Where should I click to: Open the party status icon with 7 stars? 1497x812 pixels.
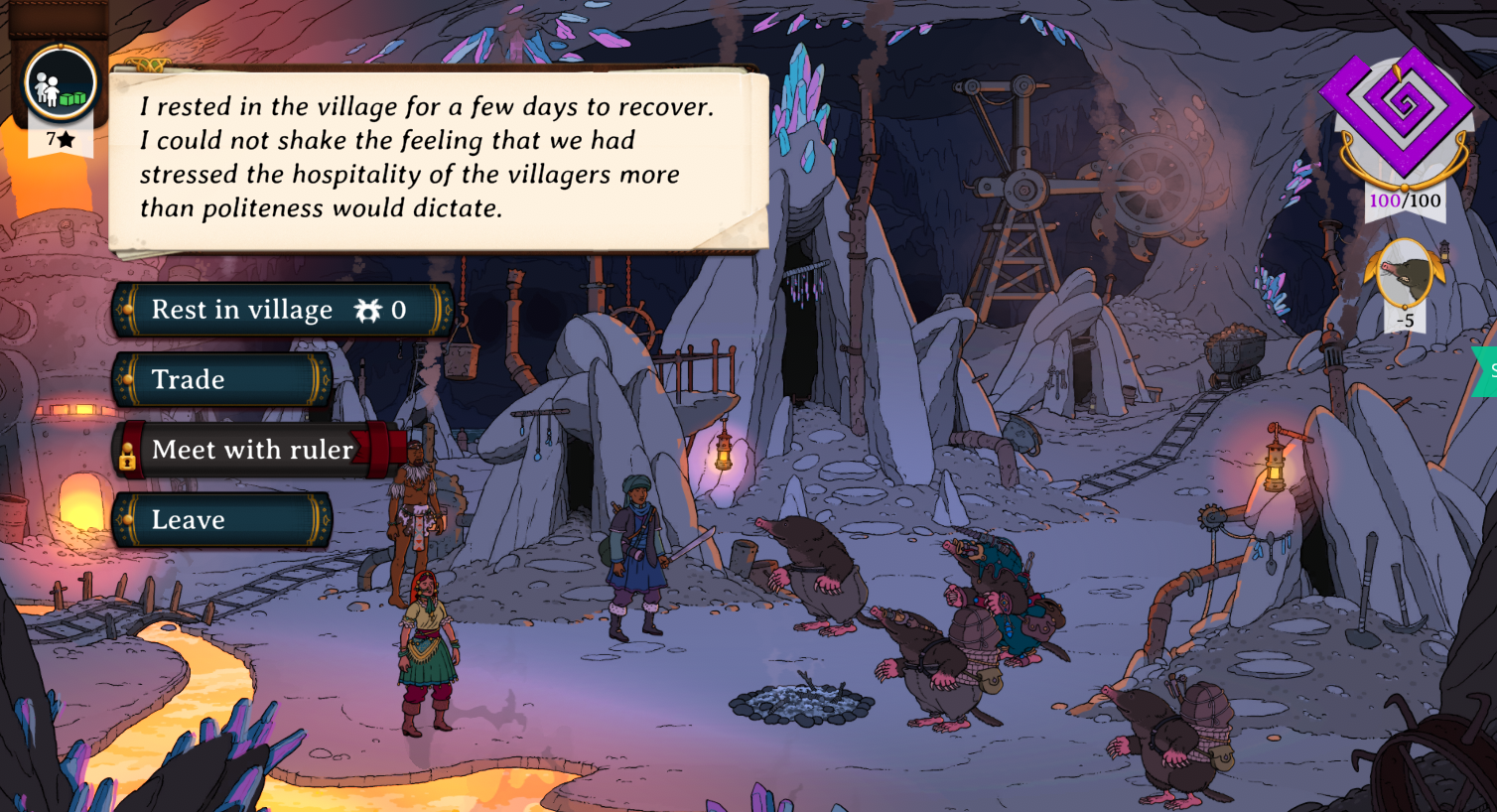[x=61, y=85]
